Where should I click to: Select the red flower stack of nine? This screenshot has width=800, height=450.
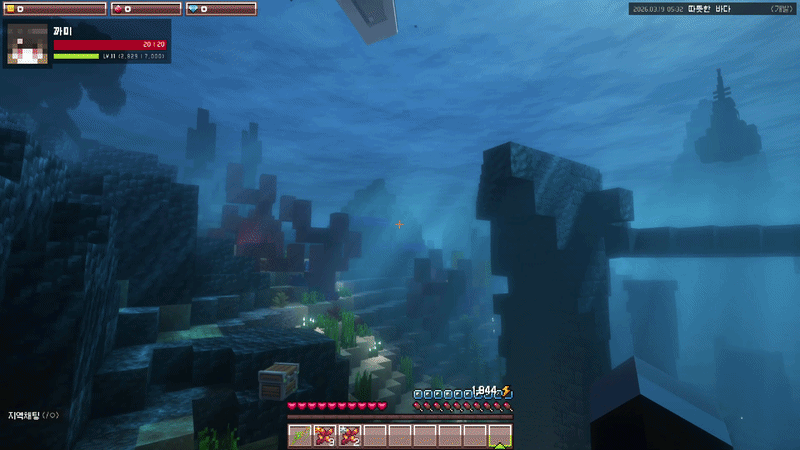(325, 436)
